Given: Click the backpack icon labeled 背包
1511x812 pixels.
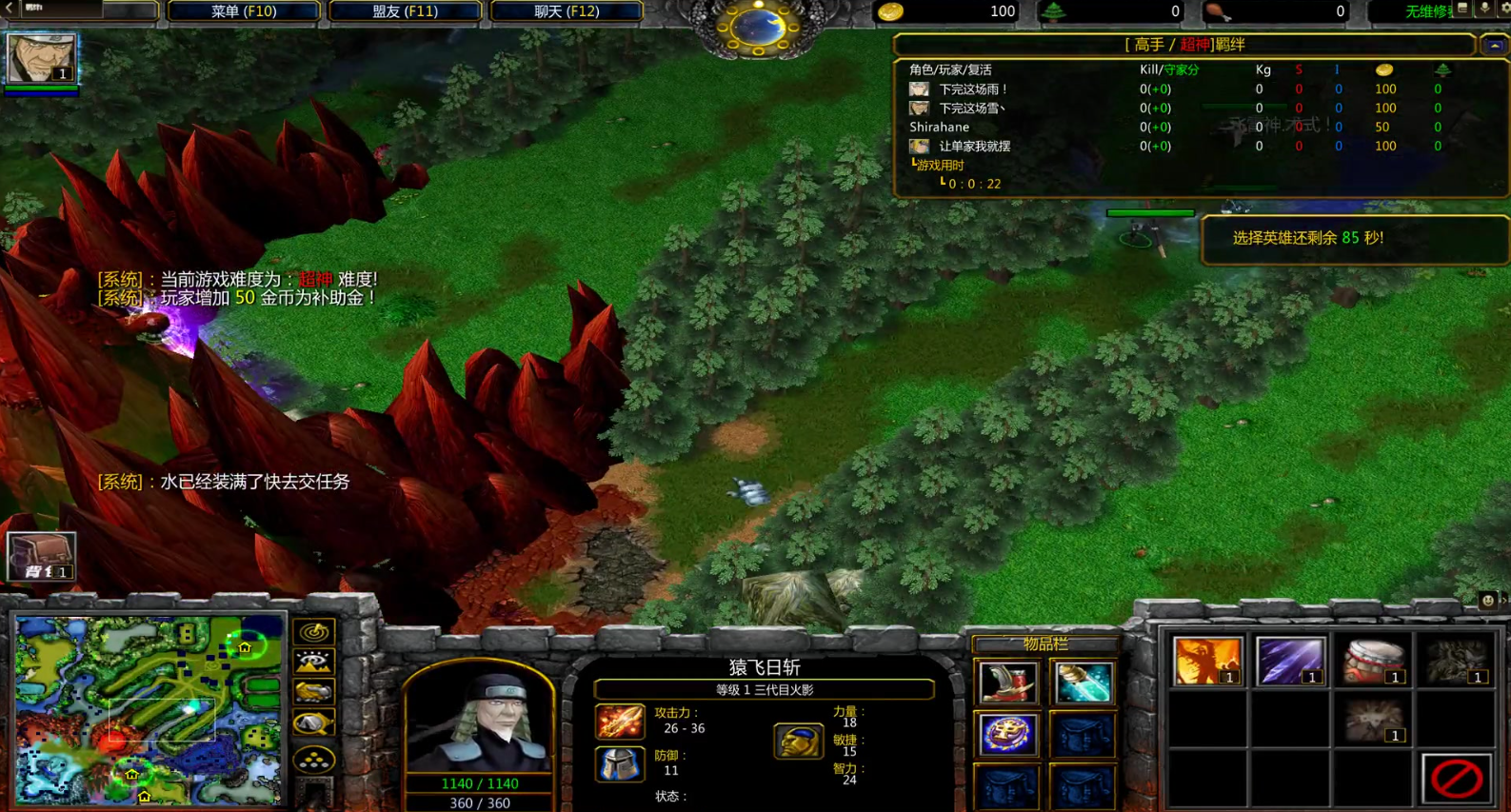Looking at the screenshot, I should pos(41,556).
